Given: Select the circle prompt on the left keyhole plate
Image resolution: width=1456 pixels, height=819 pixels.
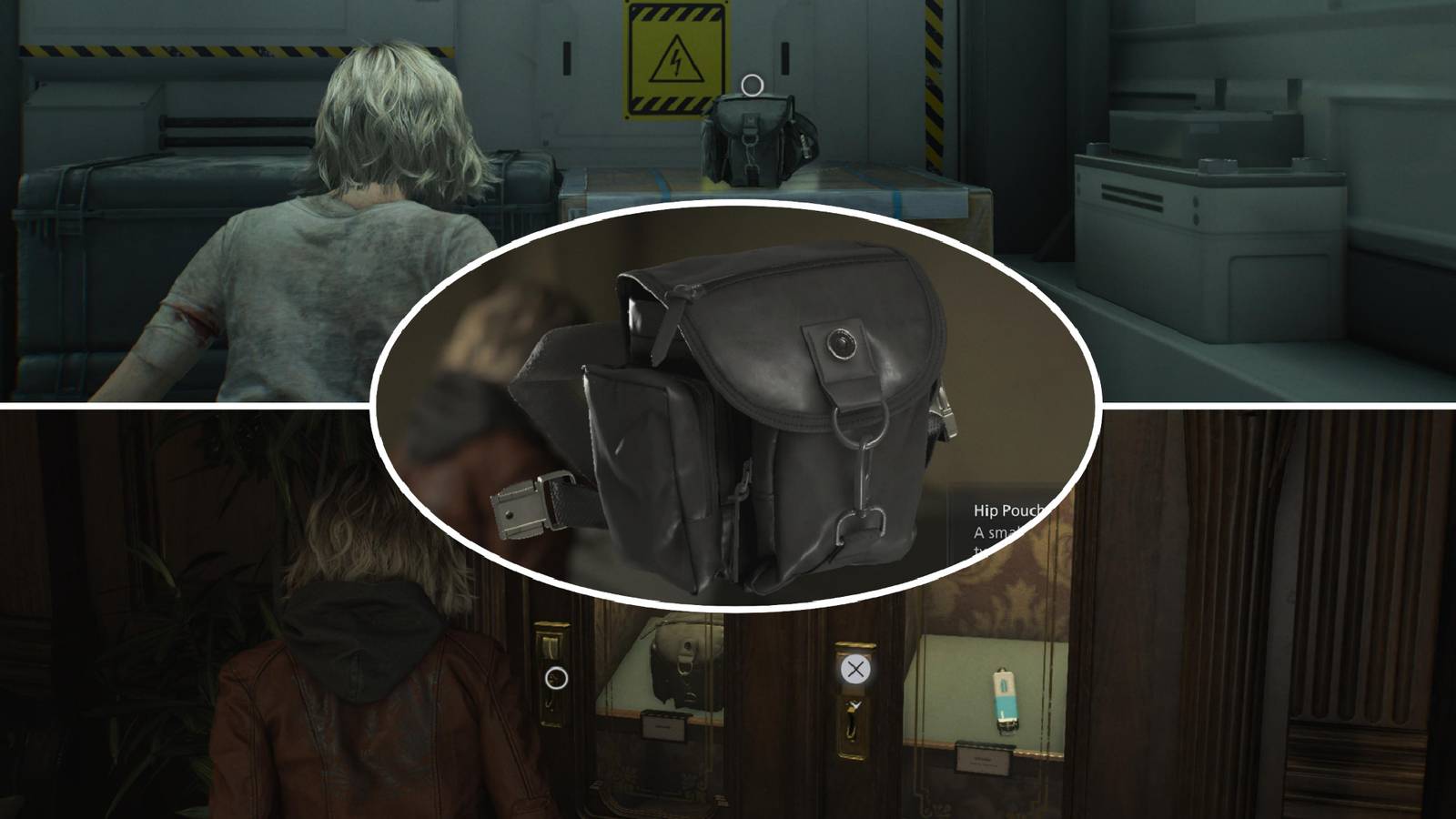Looking at the screenshot, I should pyautogui.click(x=556, y=678).
